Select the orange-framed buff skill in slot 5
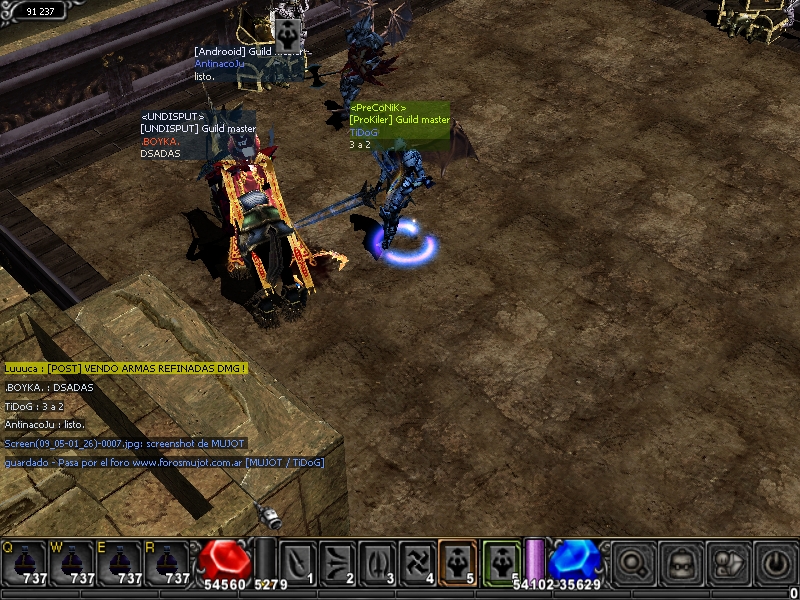This screenshot has height=600, width=800. click(458, 563)
